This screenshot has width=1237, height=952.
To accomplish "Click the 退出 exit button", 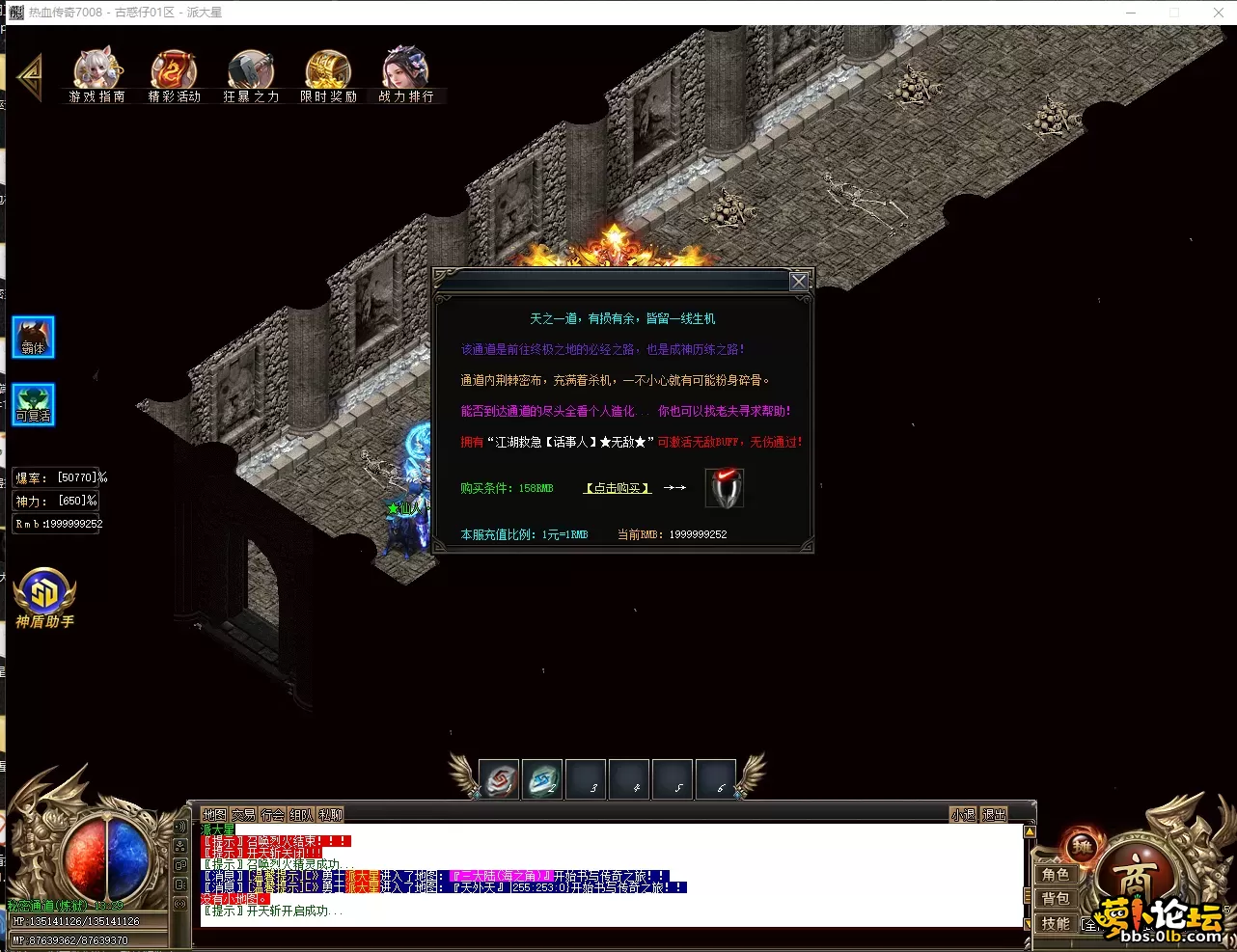I will (995, 815).
